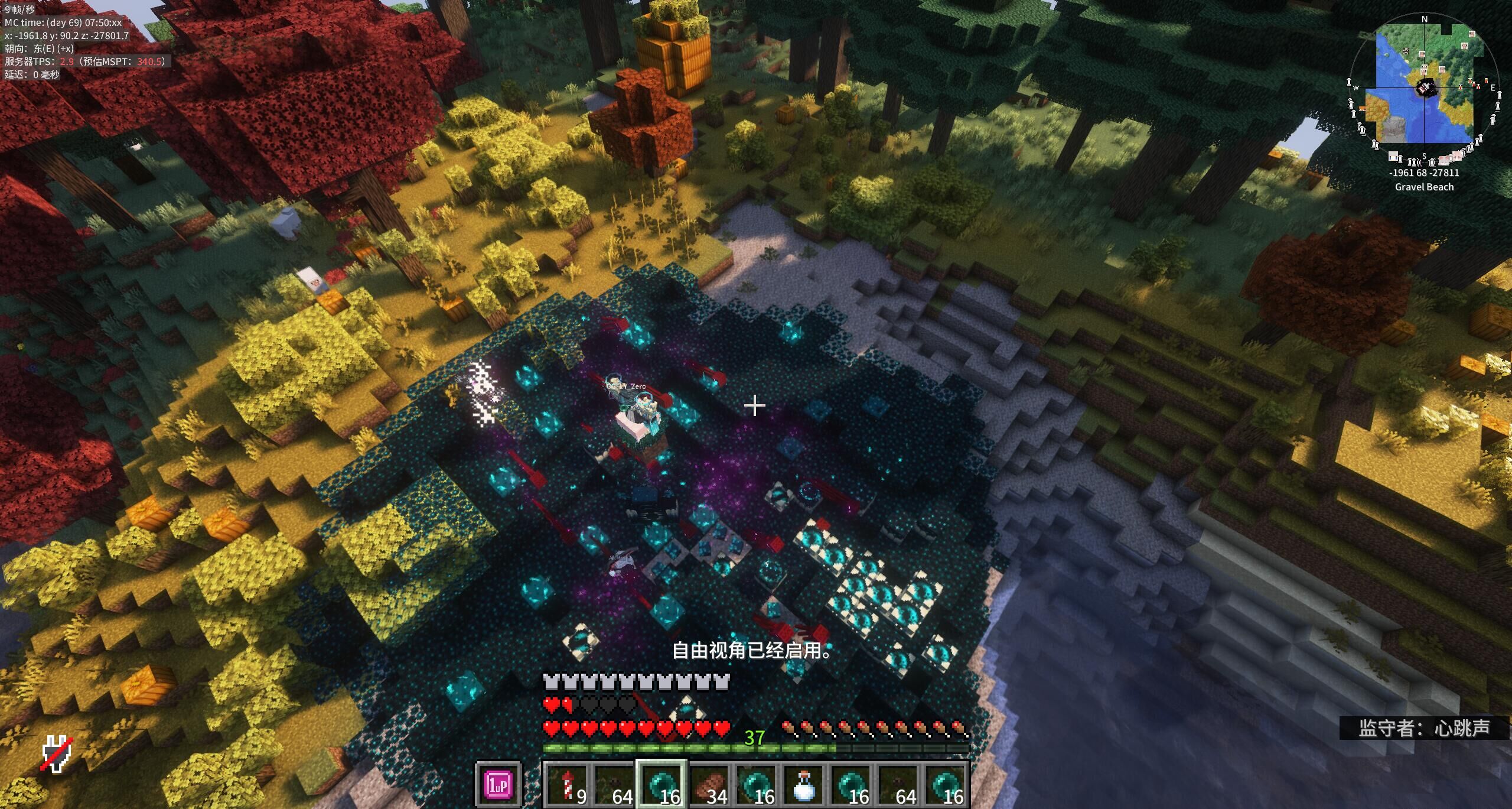
Task: Click the crossed-out plug icon
Action: [57, 754]
